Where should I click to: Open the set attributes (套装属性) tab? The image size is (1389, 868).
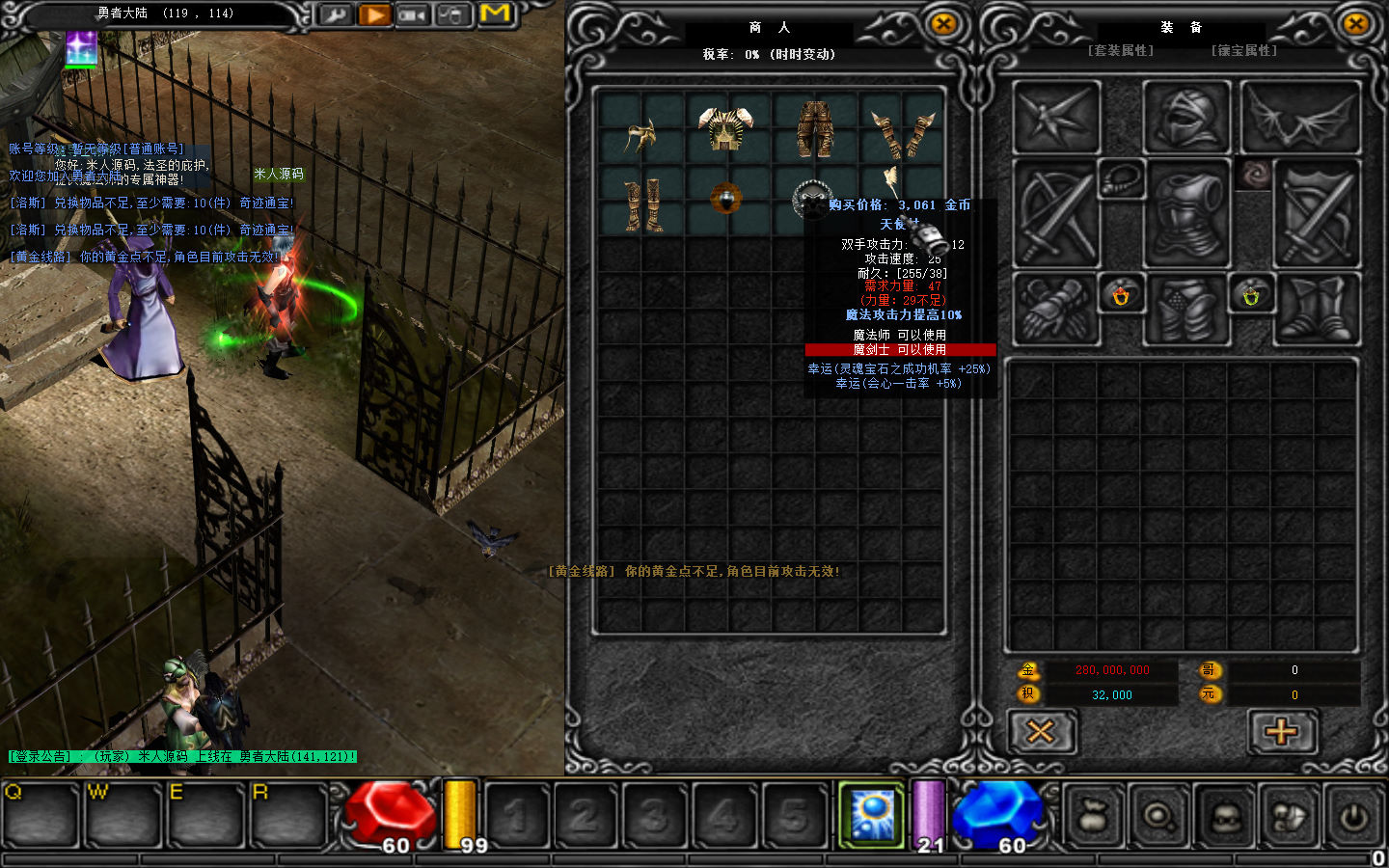tap(1120, 50)
